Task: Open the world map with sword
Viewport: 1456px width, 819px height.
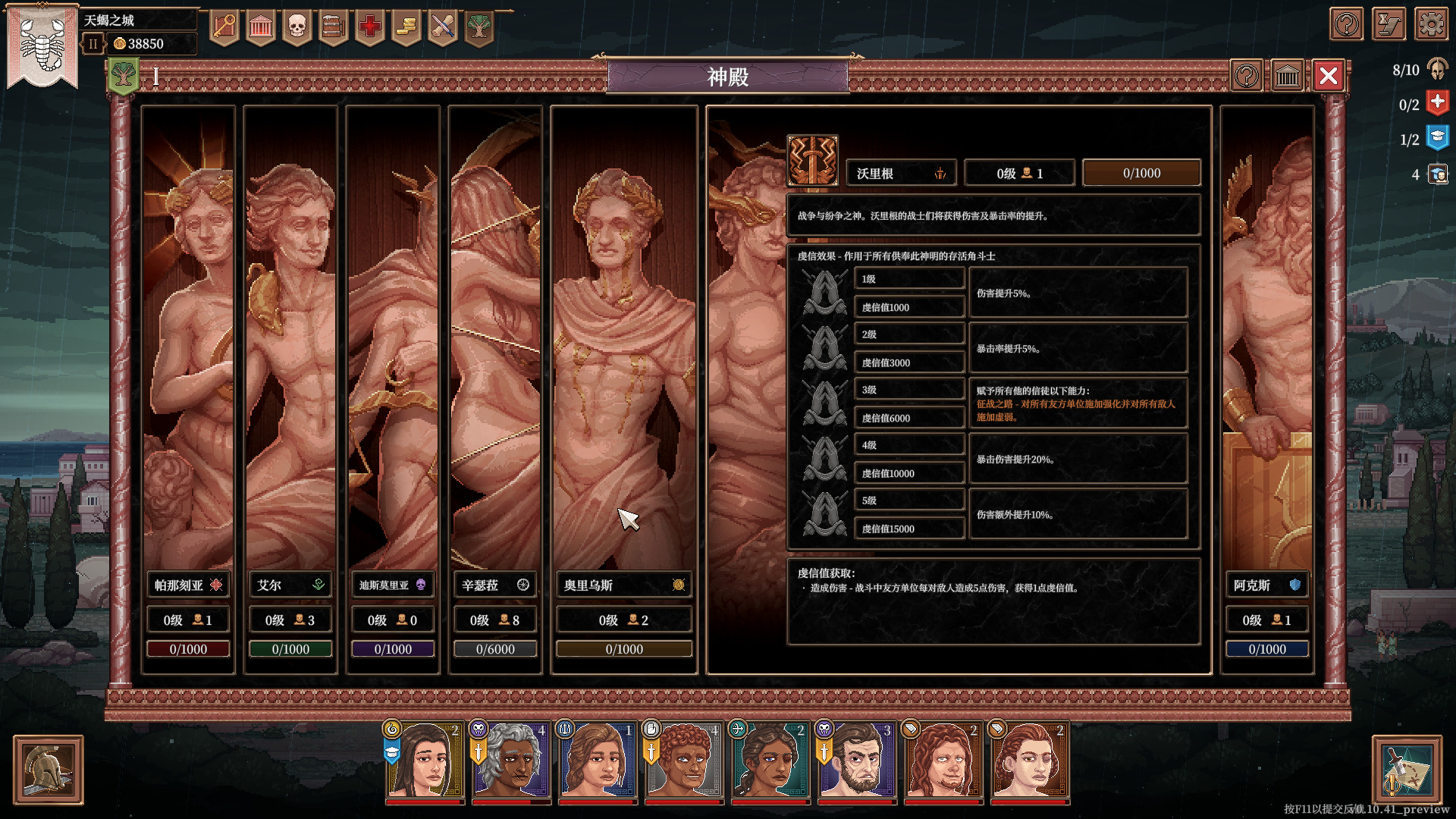Action: 1407,770
